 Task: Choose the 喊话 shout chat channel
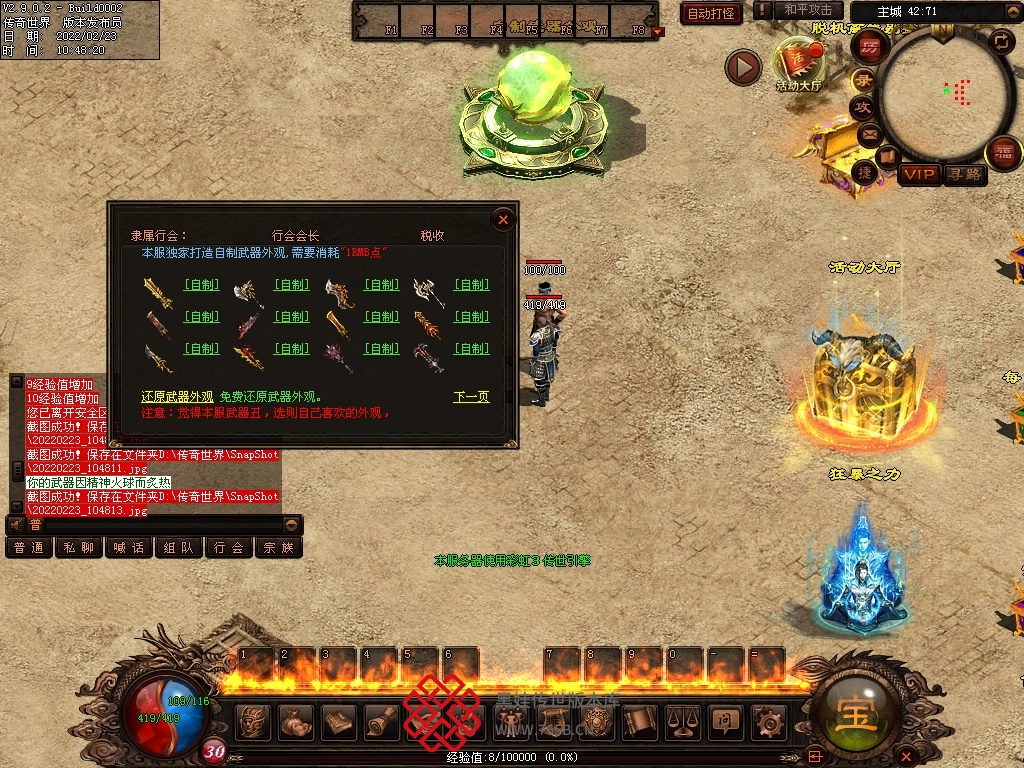click(129, 548)
